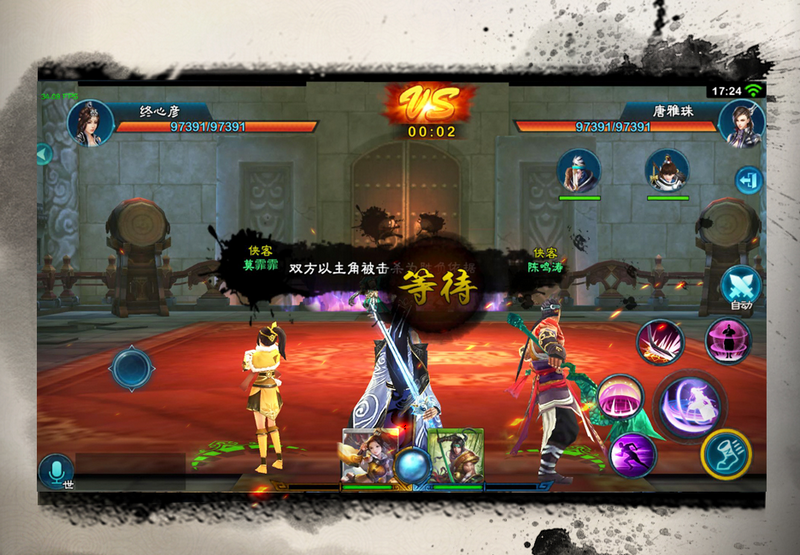Tap the yellow-ringed boot button

[725, 455]
